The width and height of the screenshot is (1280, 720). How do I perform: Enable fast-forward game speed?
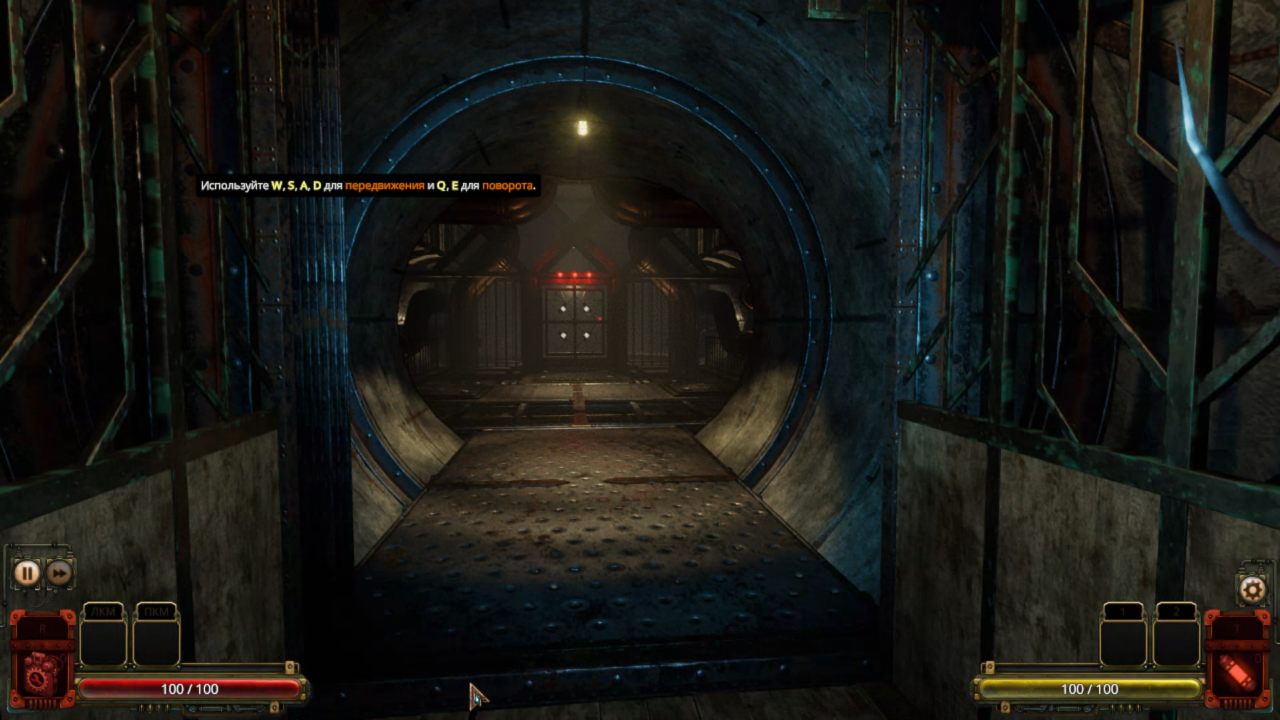(59, 573)
